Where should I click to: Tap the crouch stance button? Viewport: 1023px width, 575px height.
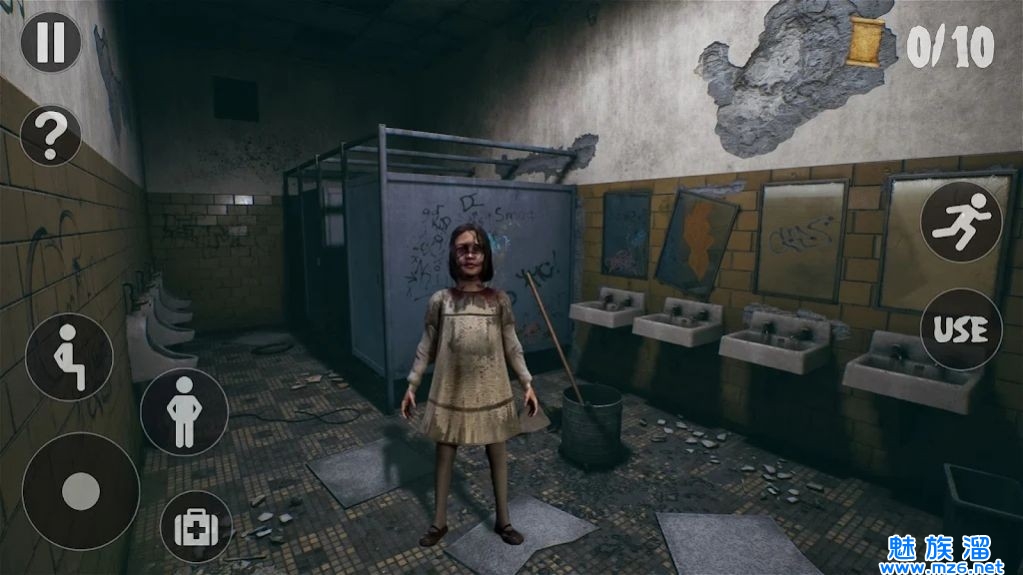(x=69, y=357)
